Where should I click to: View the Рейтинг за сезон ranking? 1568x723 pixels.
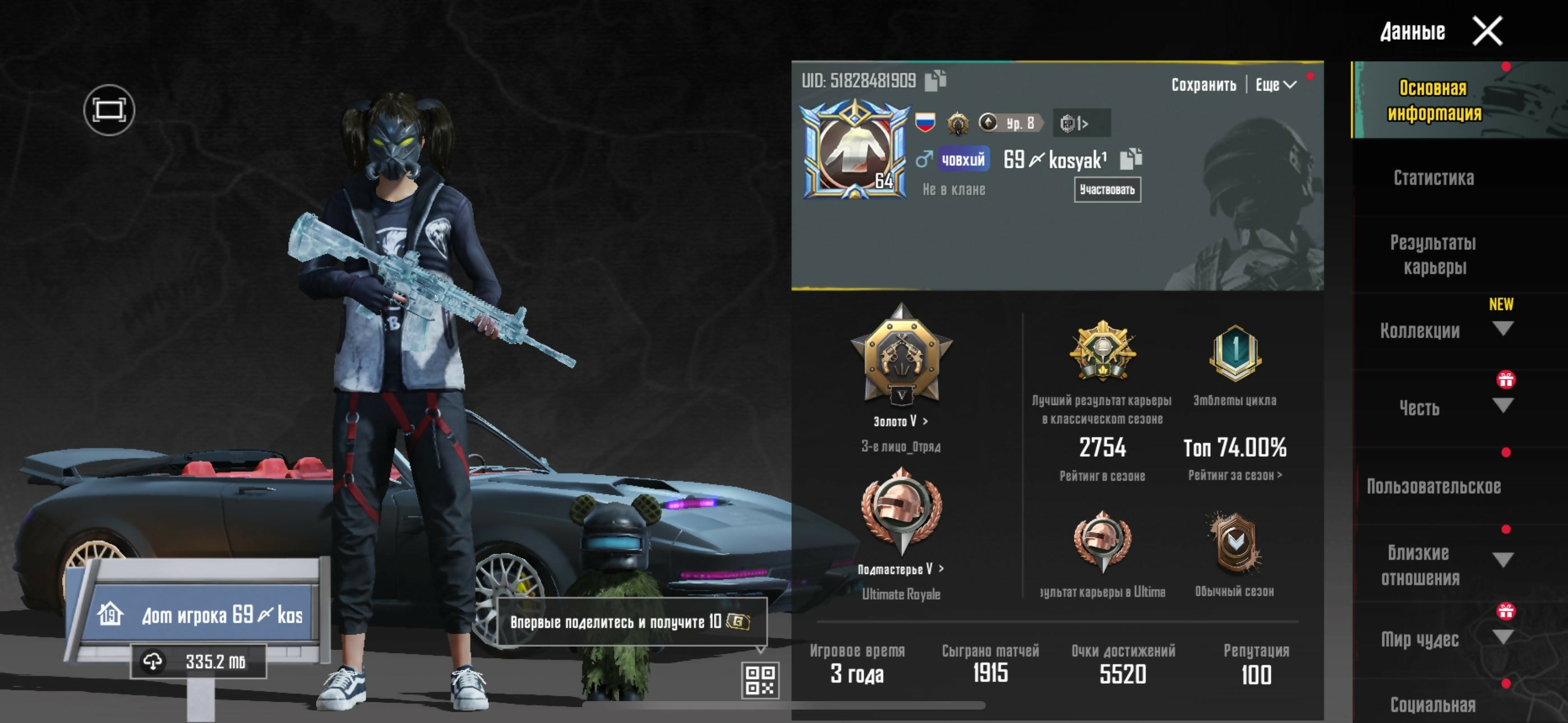click(x=1234, y=475)
